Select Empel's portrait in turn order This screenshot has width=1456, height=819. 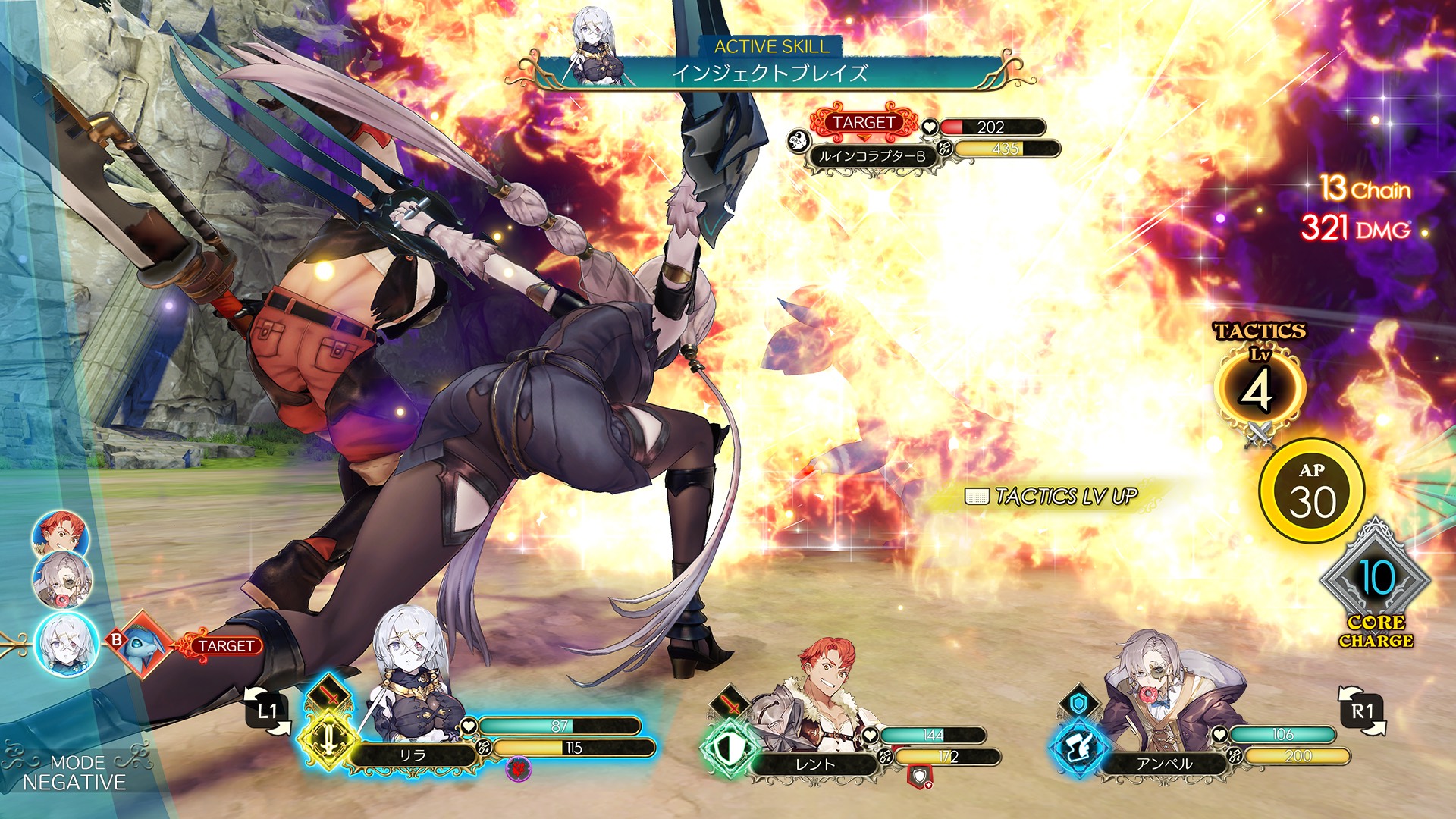click(62, 580)
